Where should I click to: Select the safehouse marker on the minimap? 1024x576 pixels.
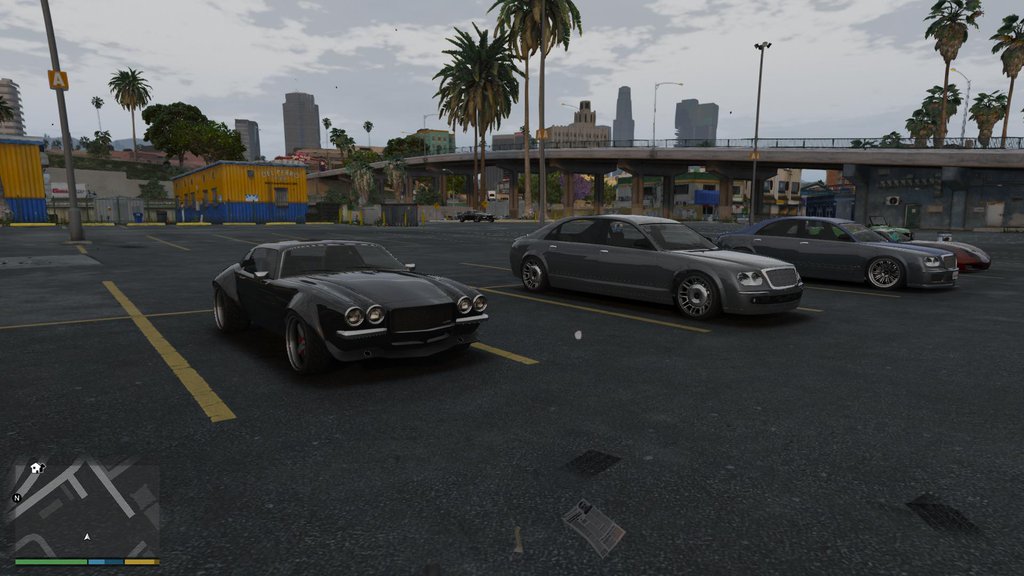coord(37,467)
